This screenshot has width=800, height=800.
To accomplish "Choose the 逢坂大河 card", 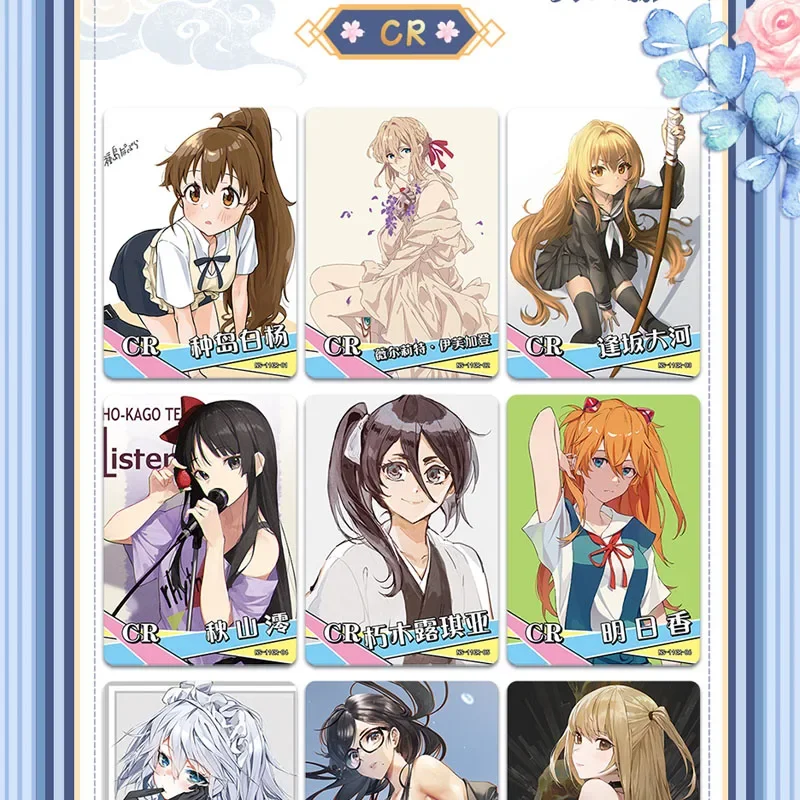I will click(x=603, y=243).
